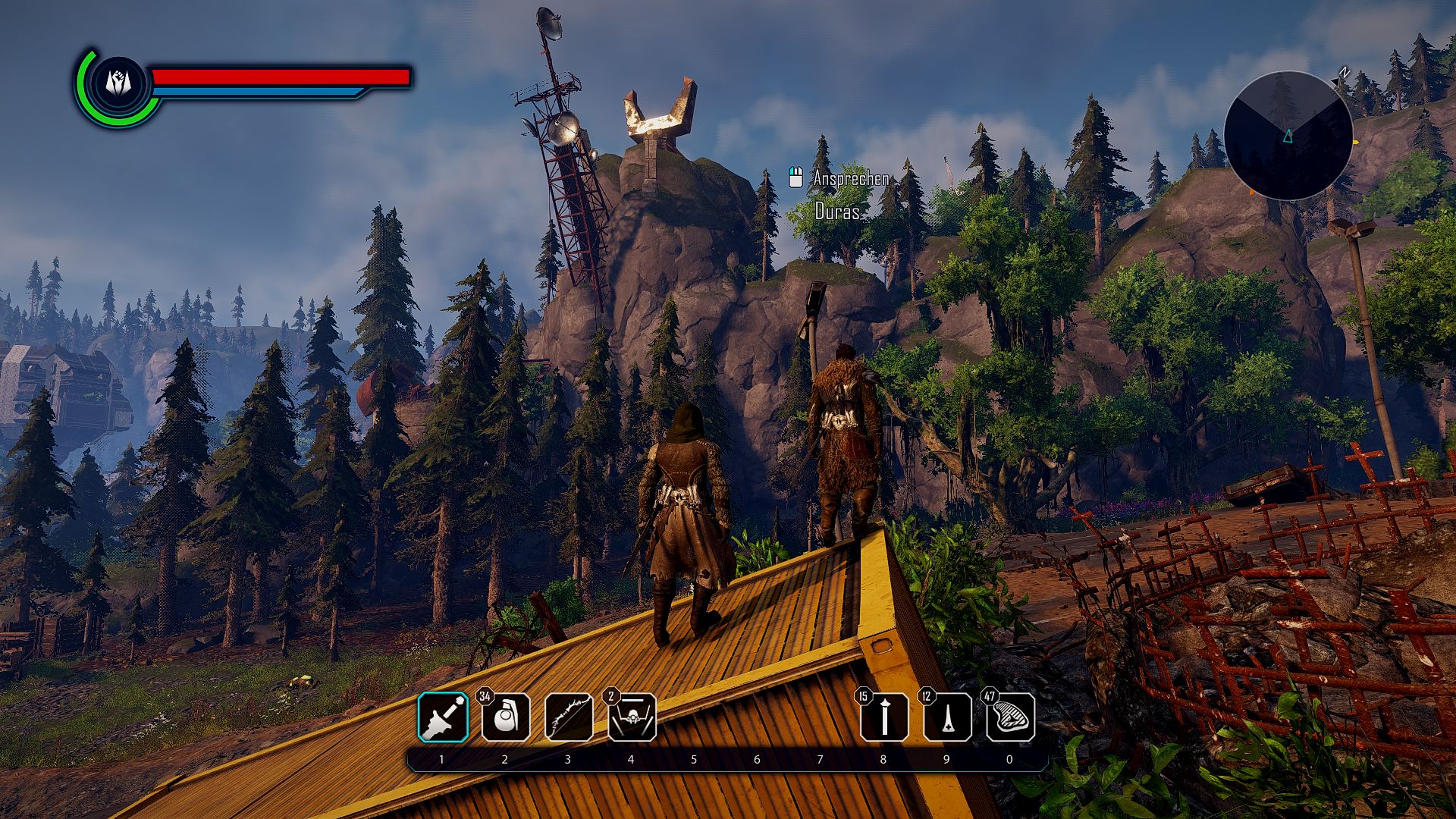The image size is (1456, 819).
Task: Eat the raw meat steak item
Action: 1010,717
